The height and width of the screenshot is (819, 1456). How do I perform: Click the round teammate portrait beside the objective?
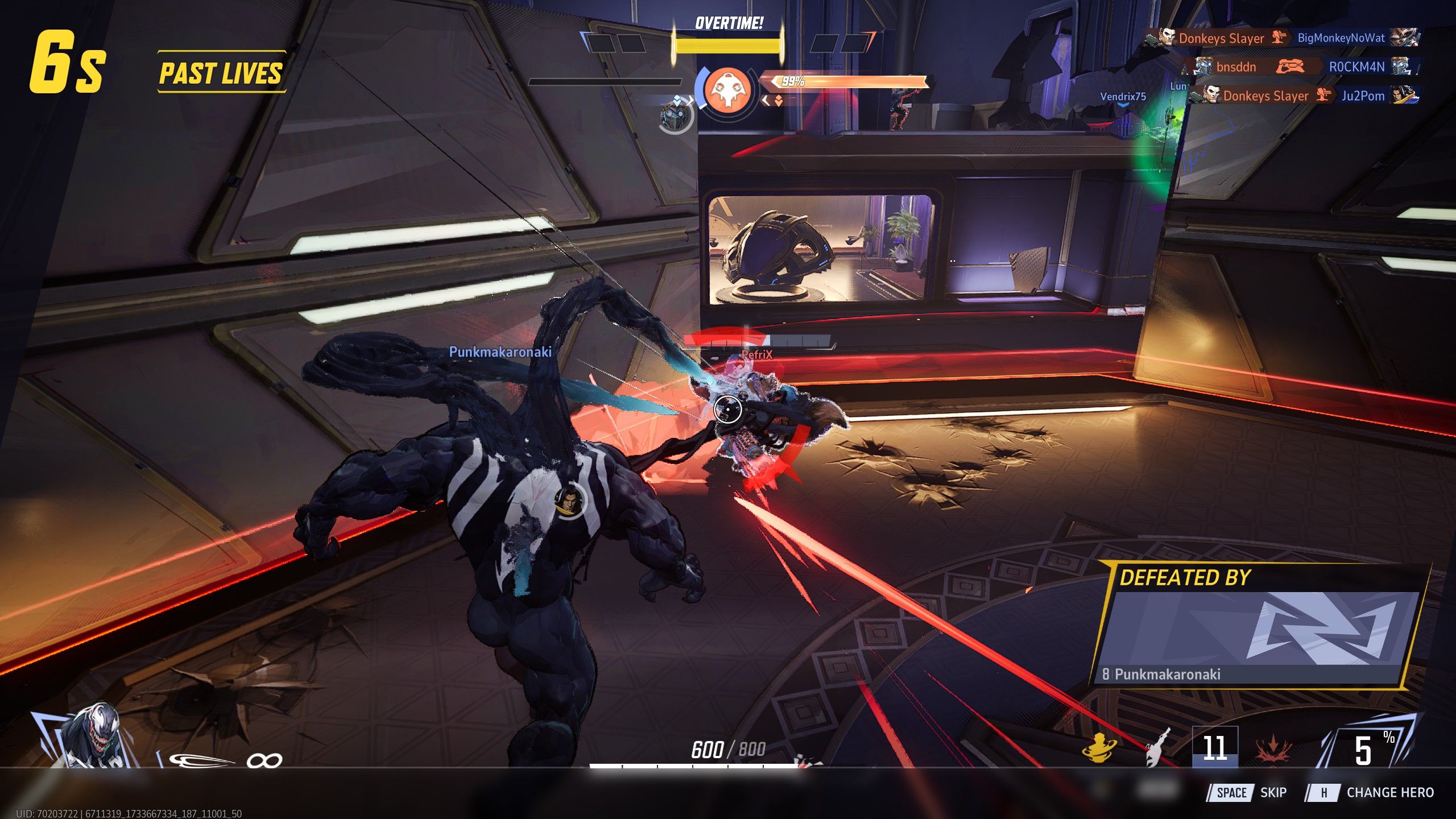[676, 115]
